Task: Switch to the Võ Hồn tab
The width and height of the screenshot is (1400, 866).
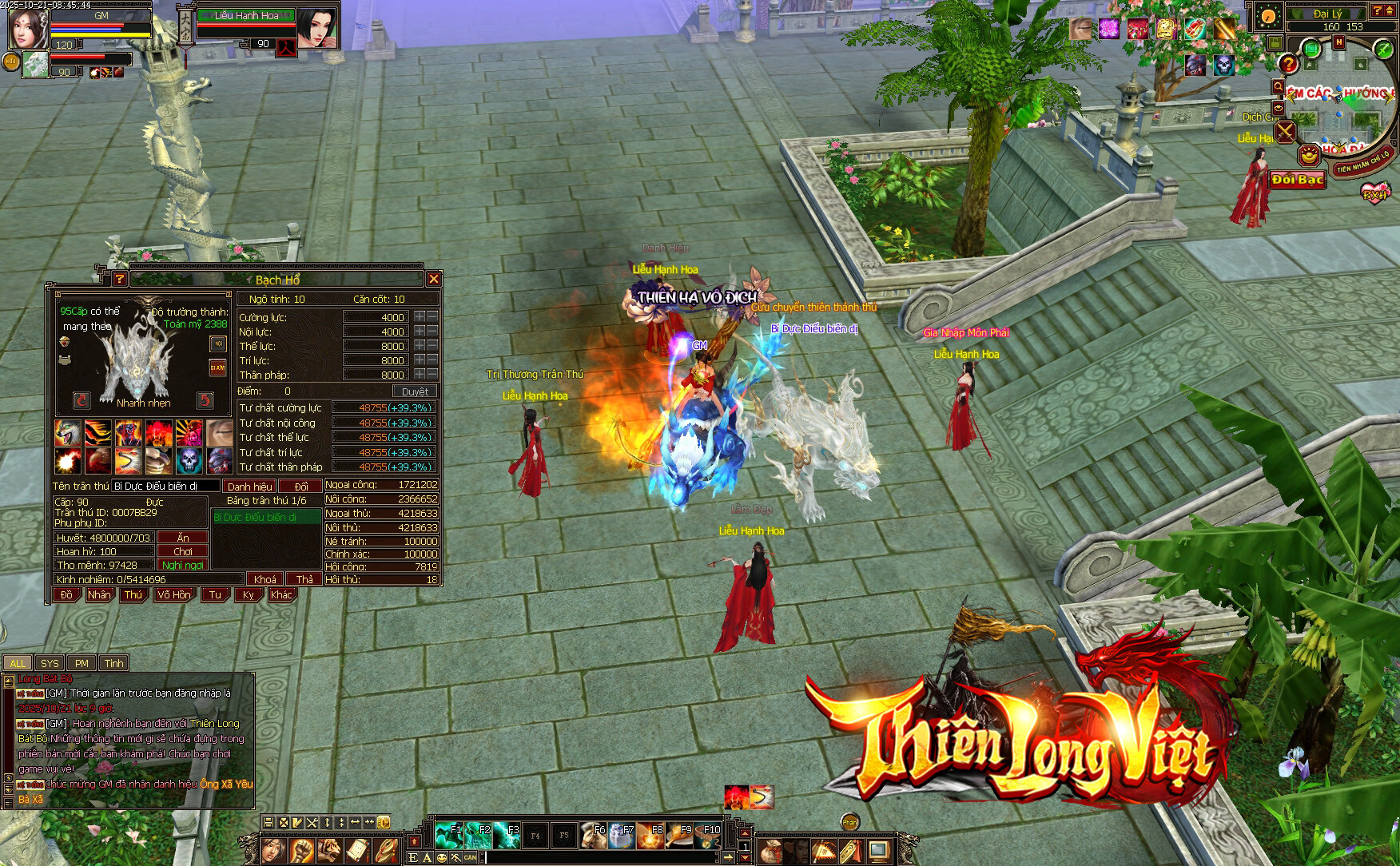Action: (x=174, y=595)
